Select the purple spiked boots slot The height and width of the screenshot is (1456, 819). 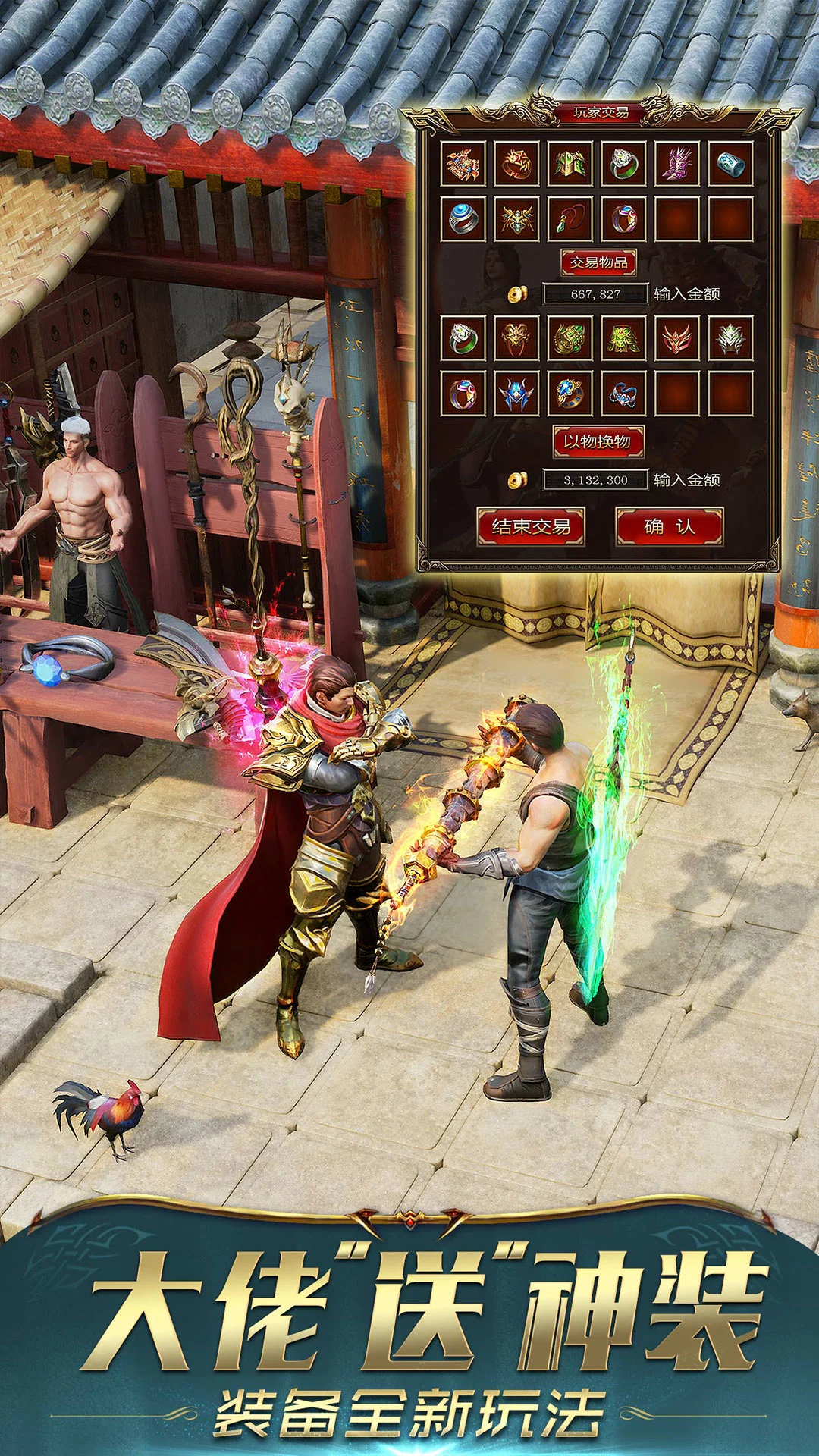pos(677,164)
